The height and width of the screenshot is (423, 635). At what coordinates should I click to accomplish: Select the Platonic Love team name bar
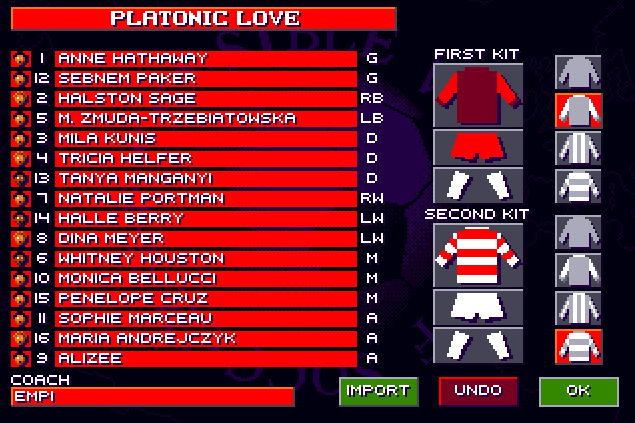[x=204, y=19]
